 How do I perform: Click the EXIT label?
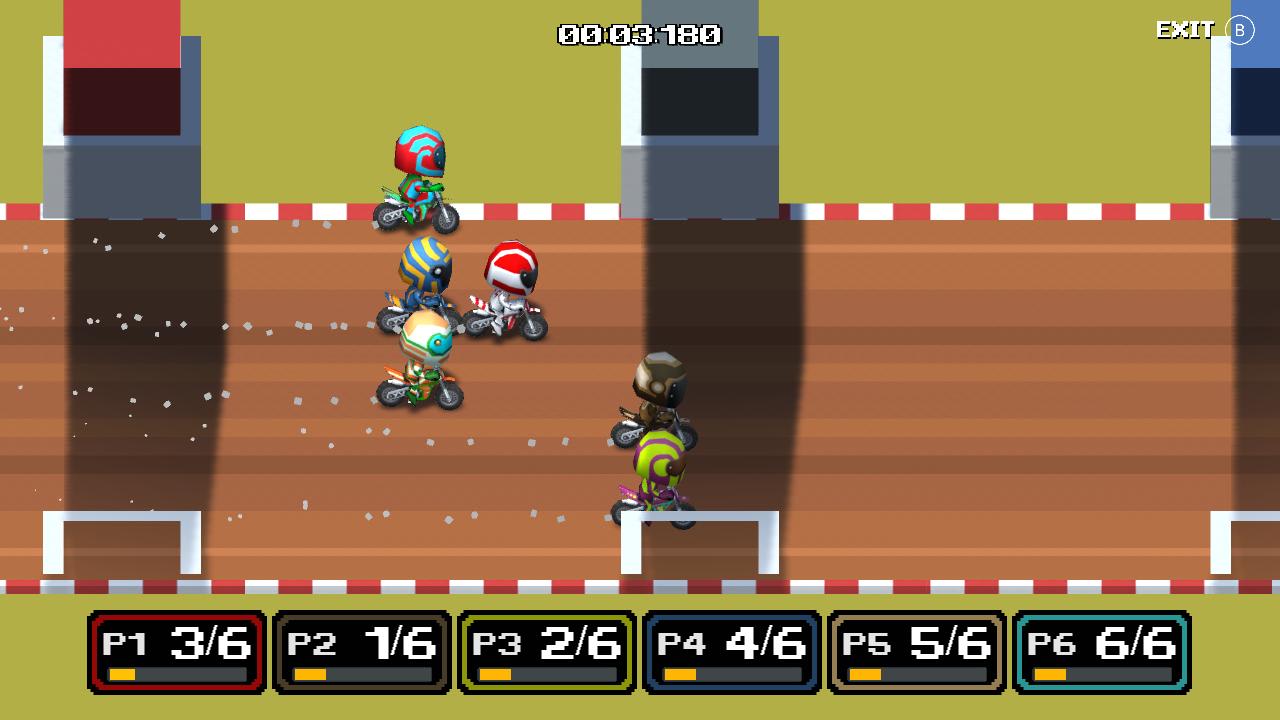click(1186, 30)
